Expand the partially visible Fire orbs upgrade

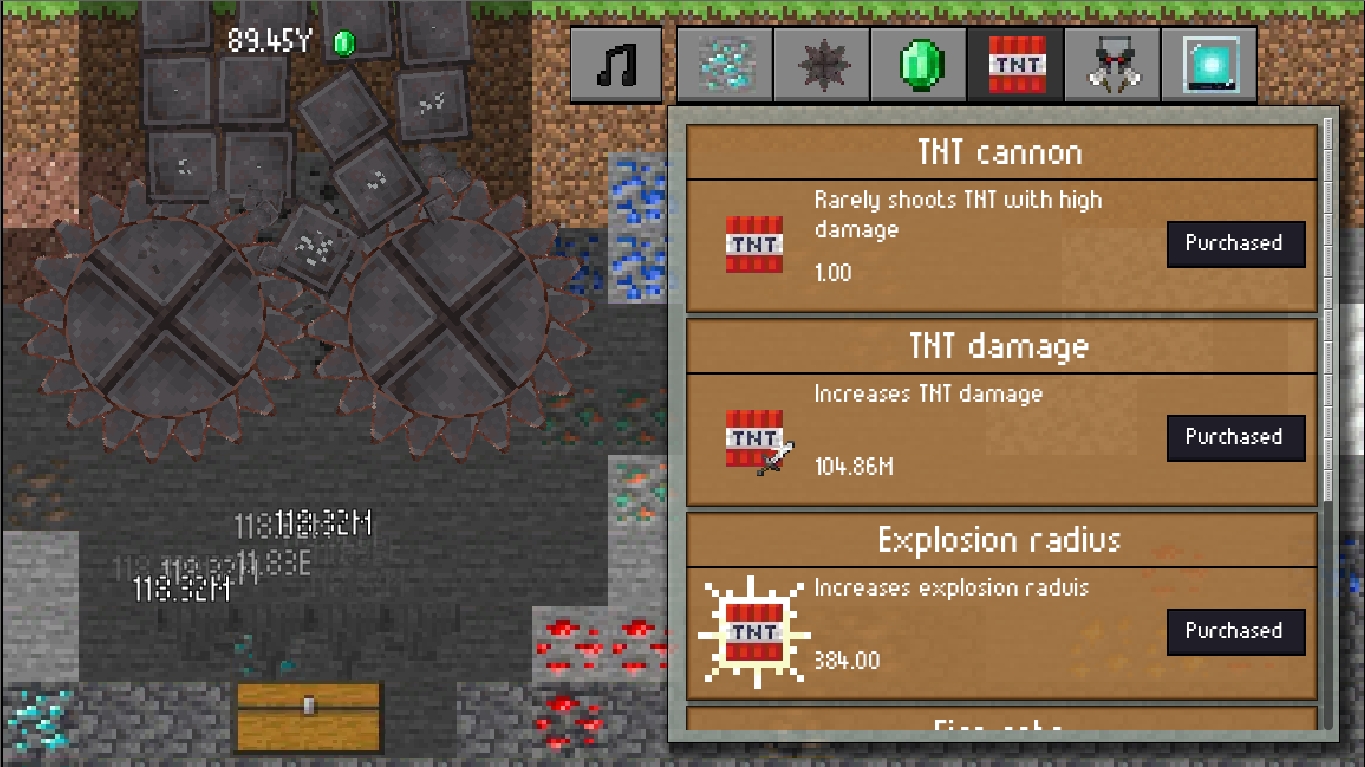click(1000, 726)
